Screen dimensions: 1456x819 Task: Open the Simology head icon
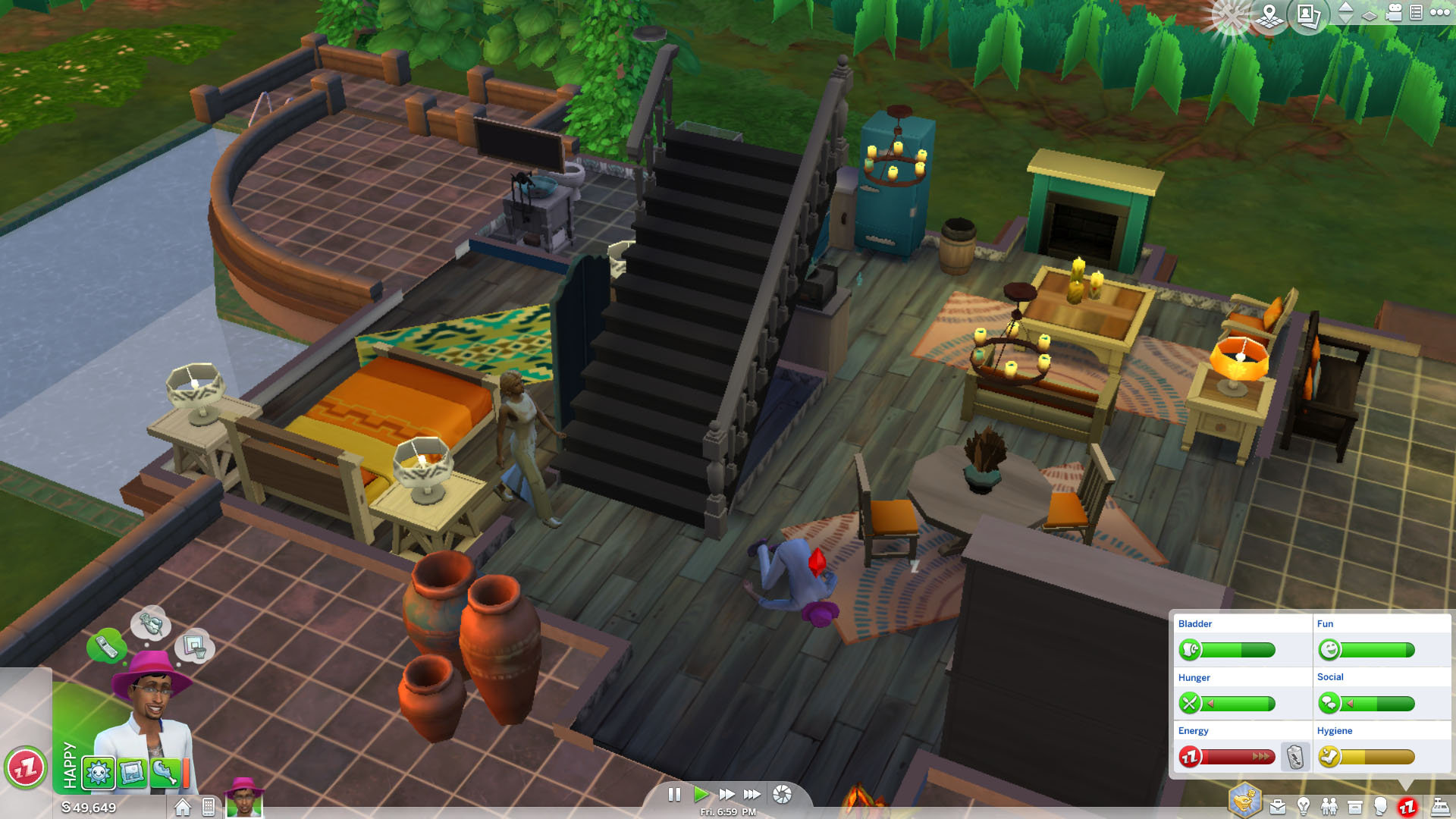(x=1382, y=806)
